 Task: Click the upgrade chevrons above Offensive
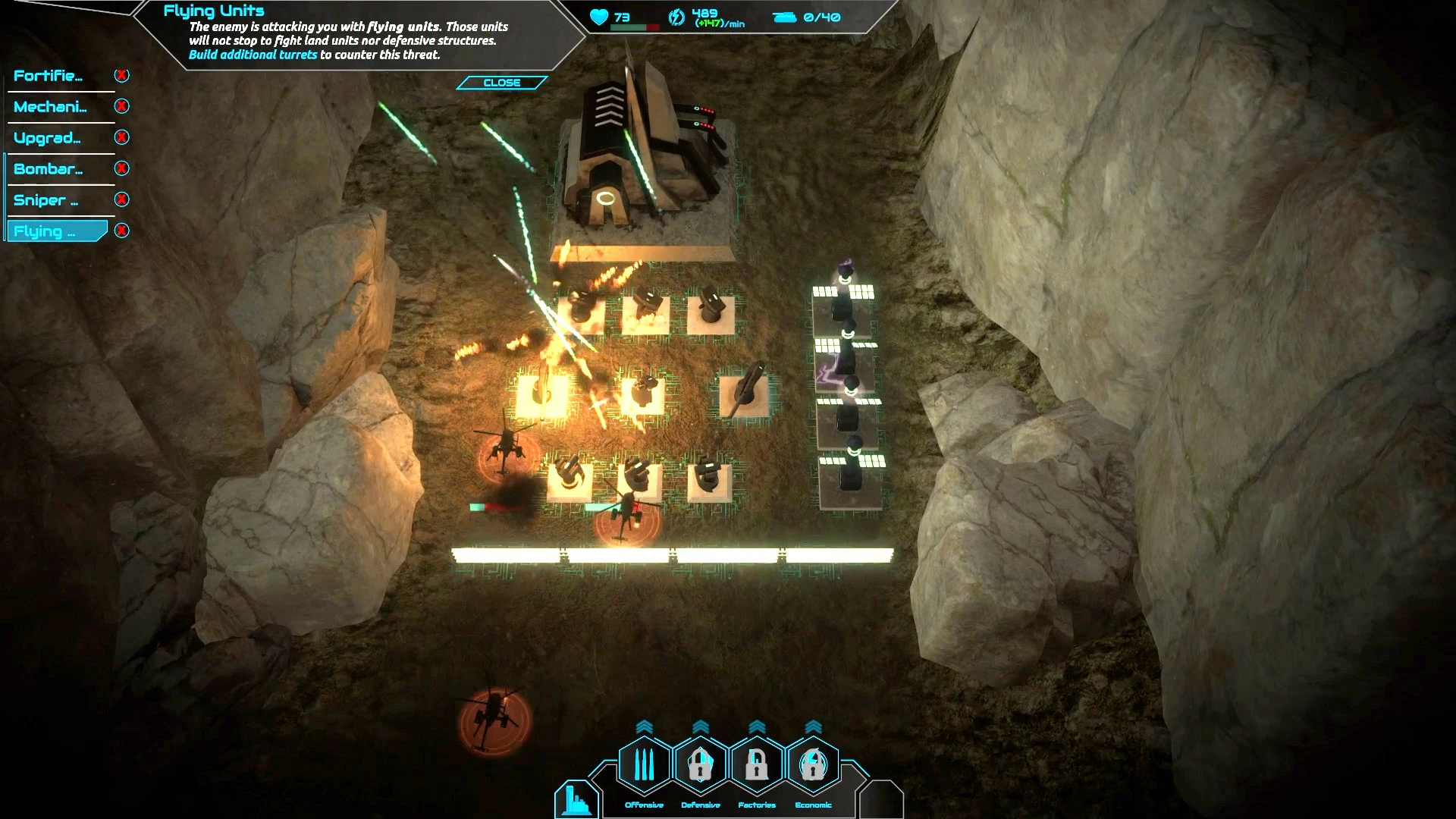pyautogui.click(x=644, y=727)
